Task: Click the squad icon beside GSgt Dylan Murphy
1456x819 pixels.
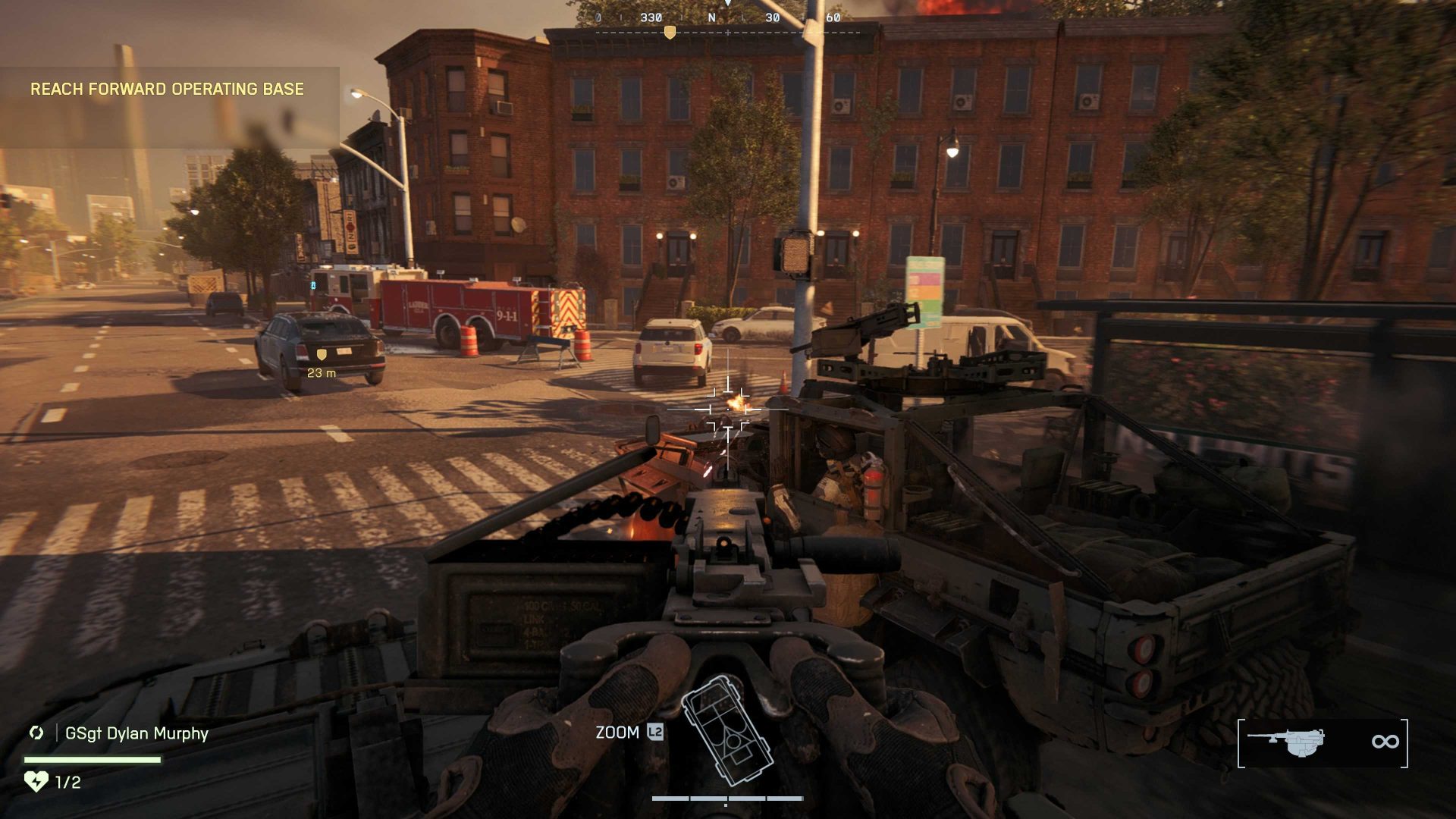Action: pyautogui.click(x=36, y=733)
